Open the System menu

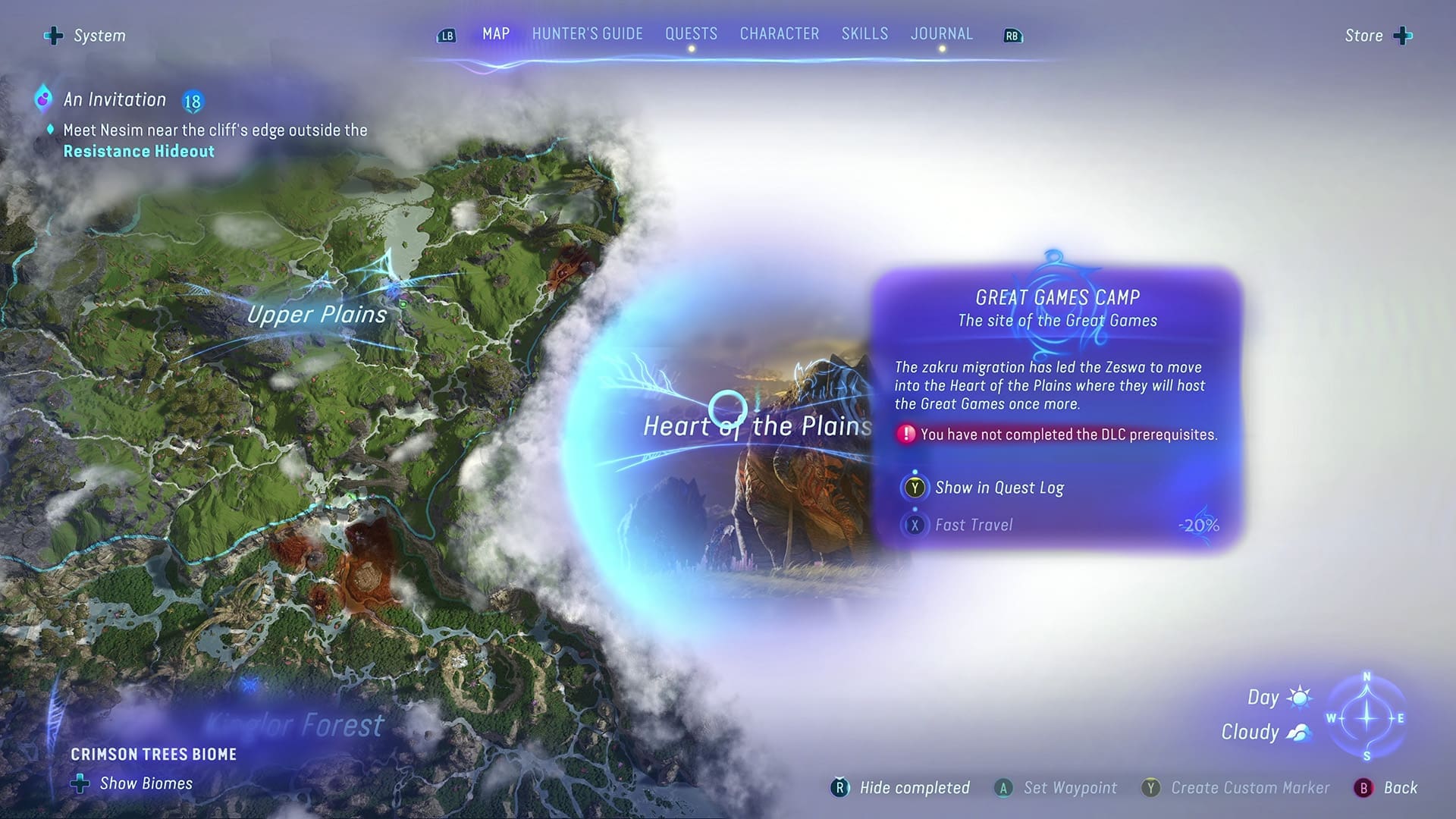point(86,36)
